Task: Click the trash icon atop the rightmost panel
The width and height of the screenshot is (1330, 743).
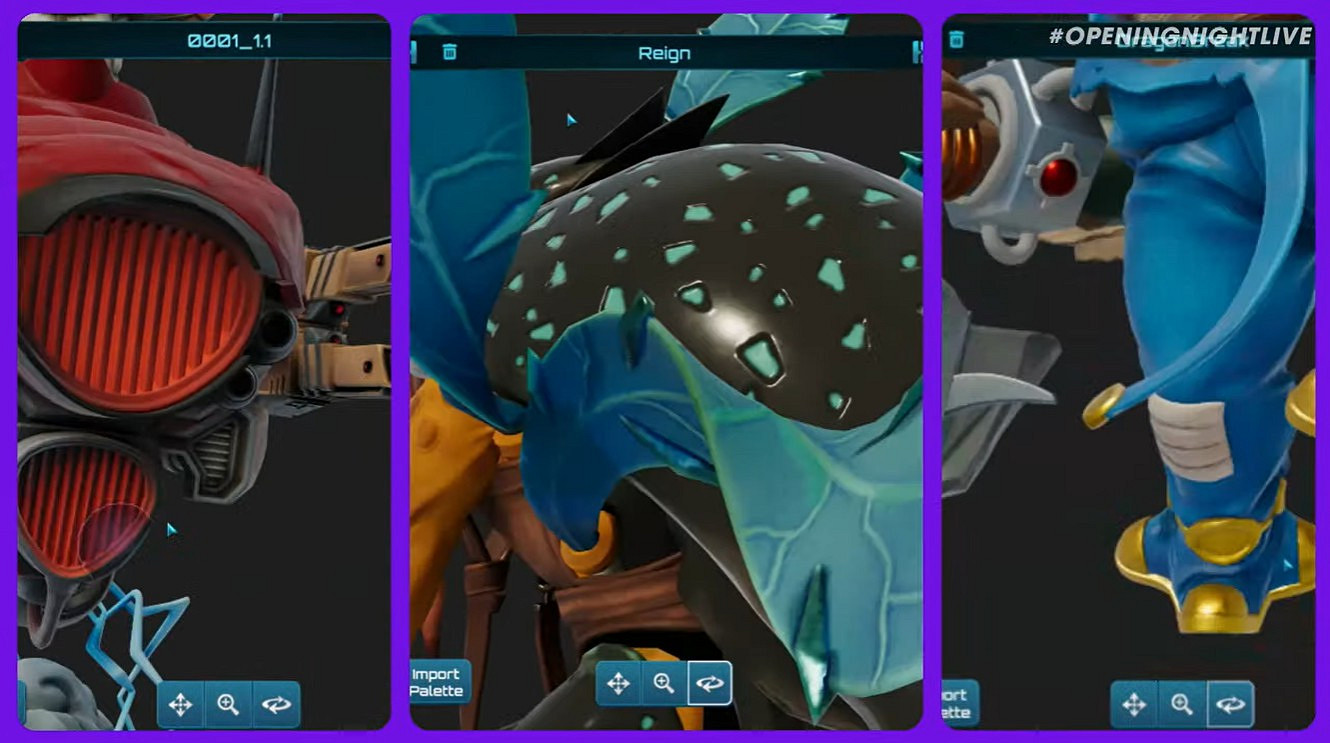Action: [958, 38]
